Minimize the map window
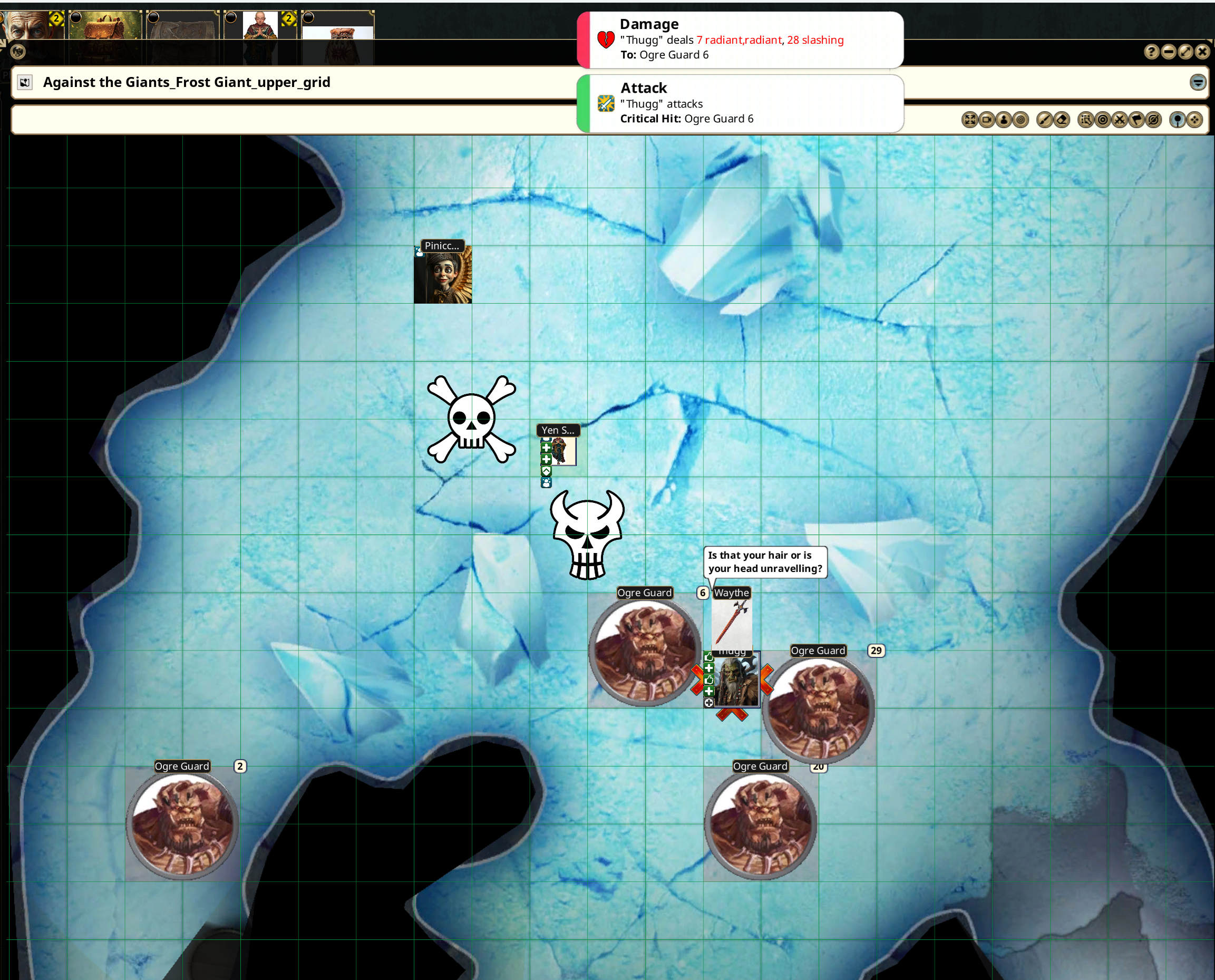 click(x=1169, y=52)
